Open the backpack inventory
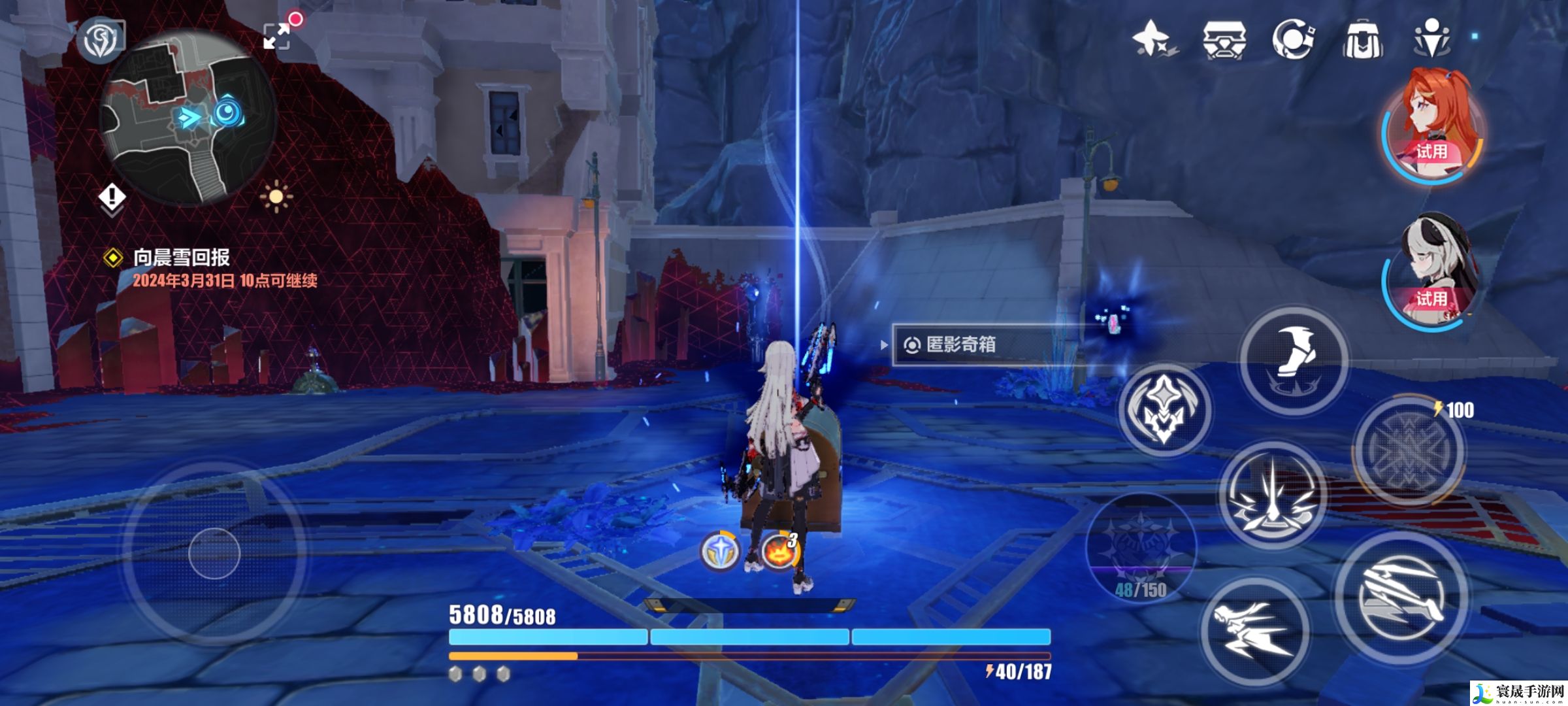Viewport: 1568px width, 706px height. 1362,39
